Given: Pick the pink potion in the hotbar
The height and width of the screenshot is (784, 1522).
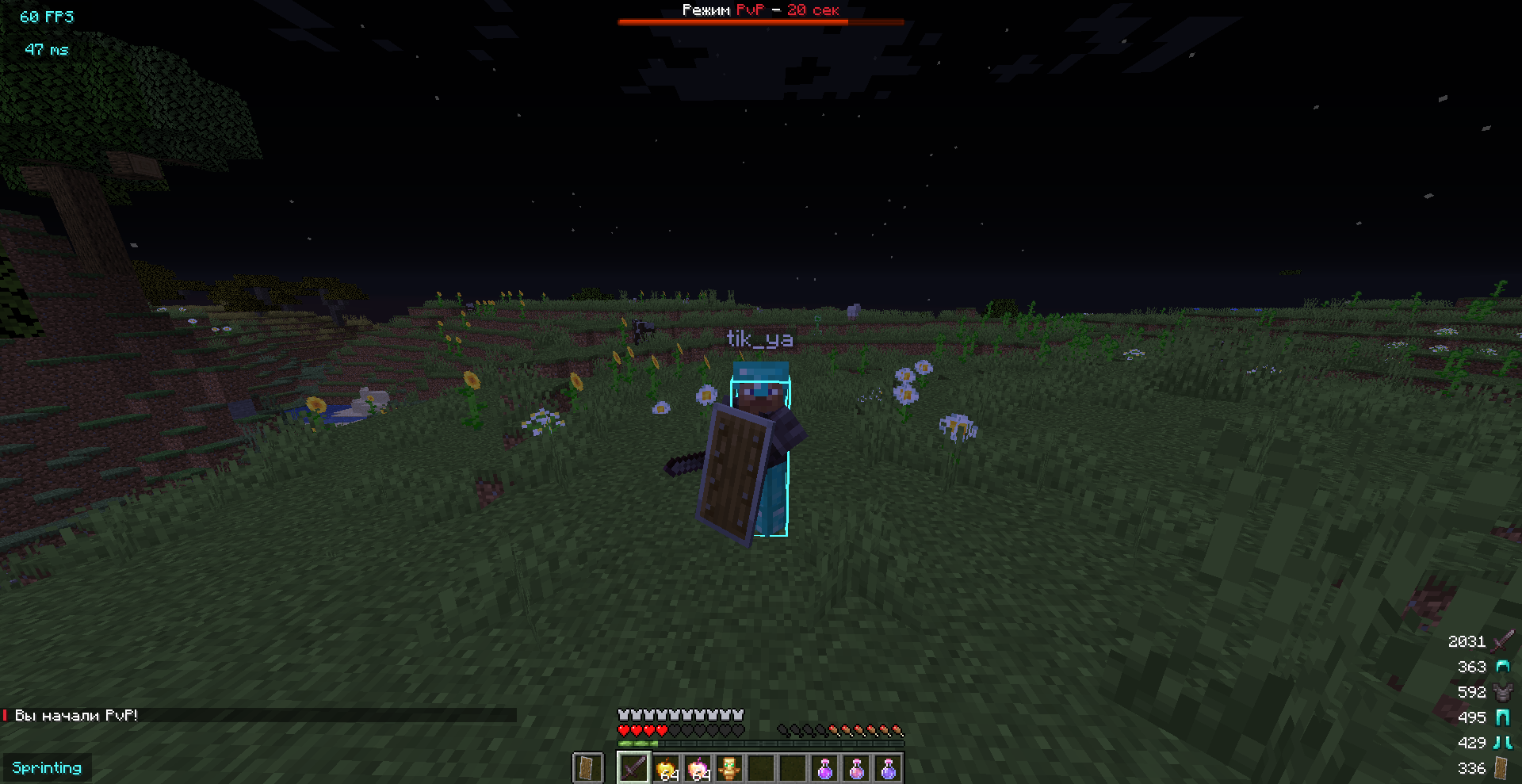Looking at the screenshot, I should point(857,768).
